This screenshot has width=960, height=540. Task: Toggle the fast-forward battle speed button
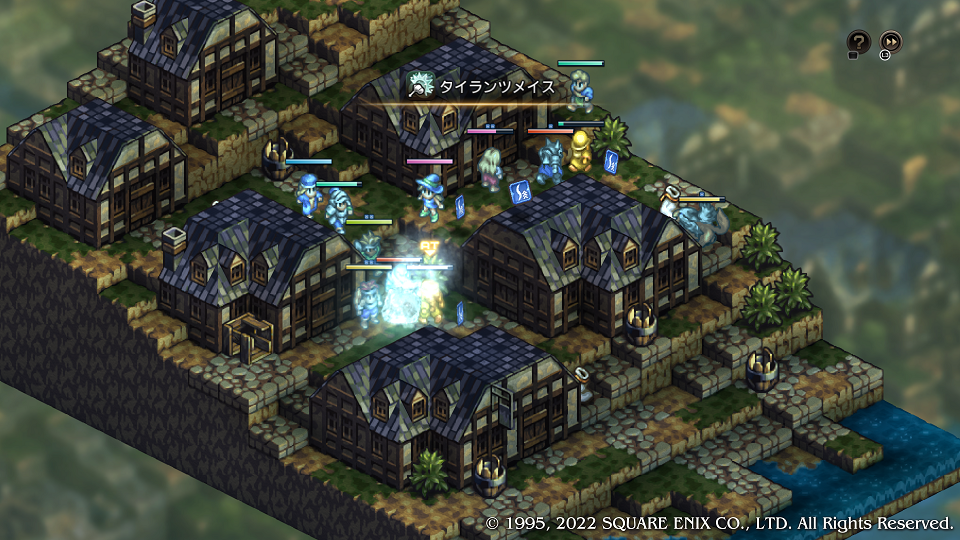[x=890, y=42]
